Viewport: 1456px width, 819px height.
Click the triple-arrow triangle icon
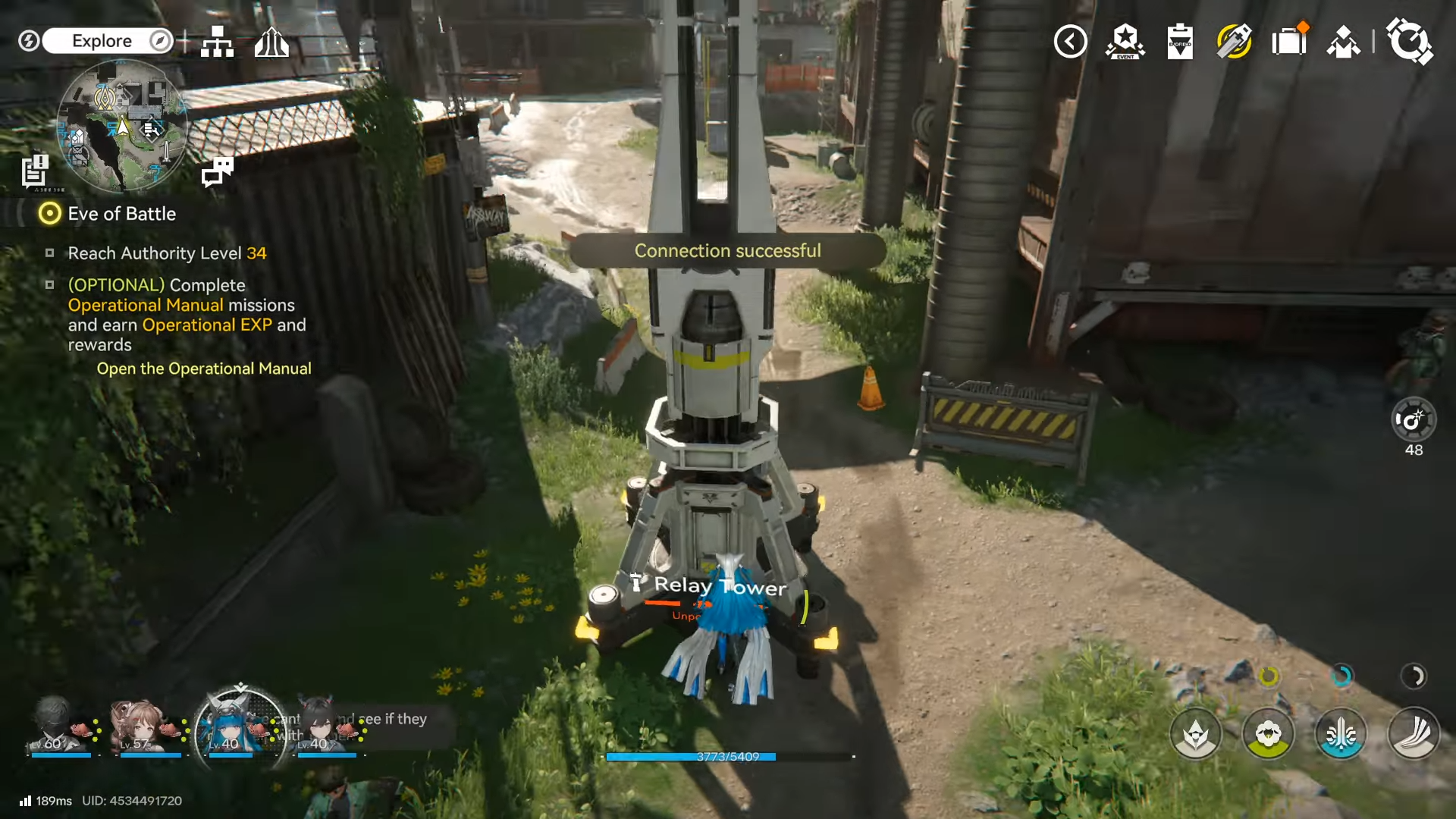271,42
